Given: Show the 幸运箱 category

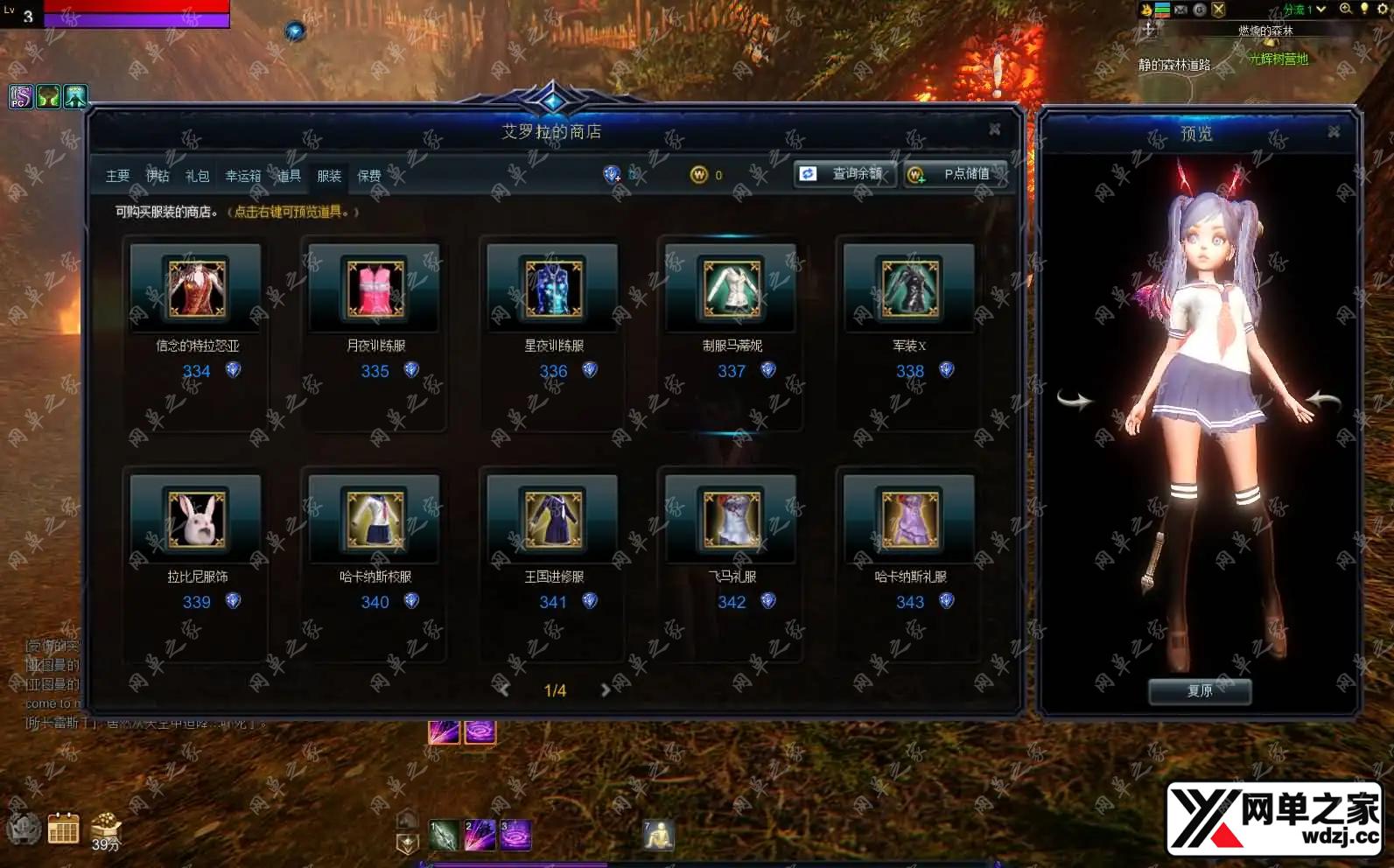Looking at the screenshot, I should (243, 176).
